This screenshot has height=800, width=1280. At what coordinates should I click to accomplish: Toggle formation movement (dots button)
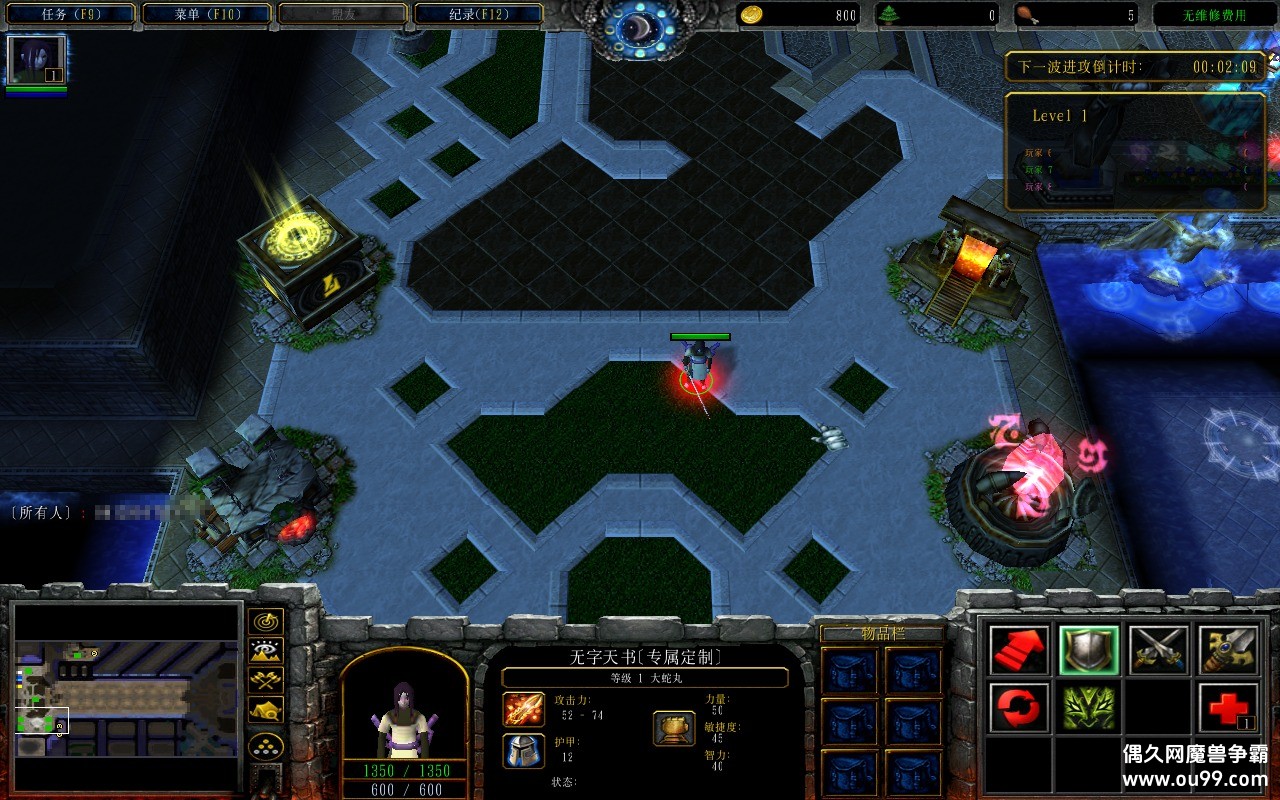[266, 746]
